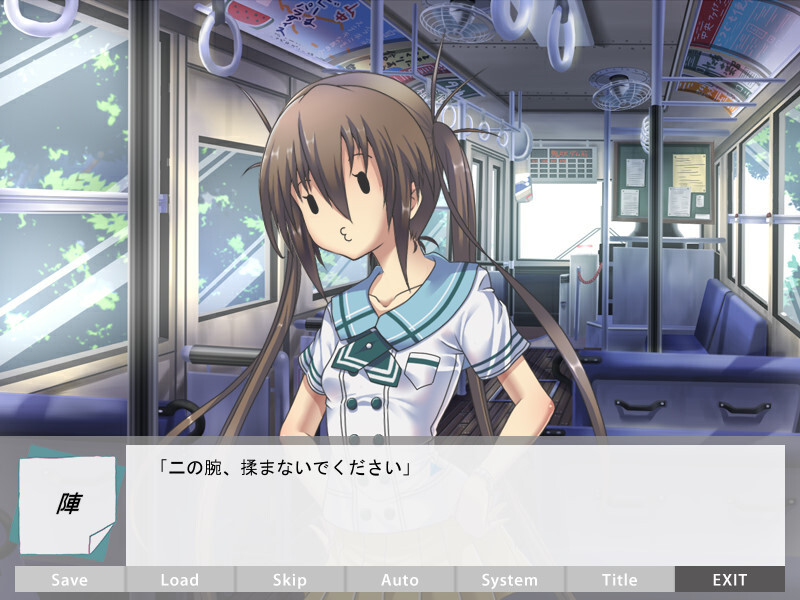Return to the Title screen
The width and height of the screenshot is (800, 600).
[x=620, y=579]
